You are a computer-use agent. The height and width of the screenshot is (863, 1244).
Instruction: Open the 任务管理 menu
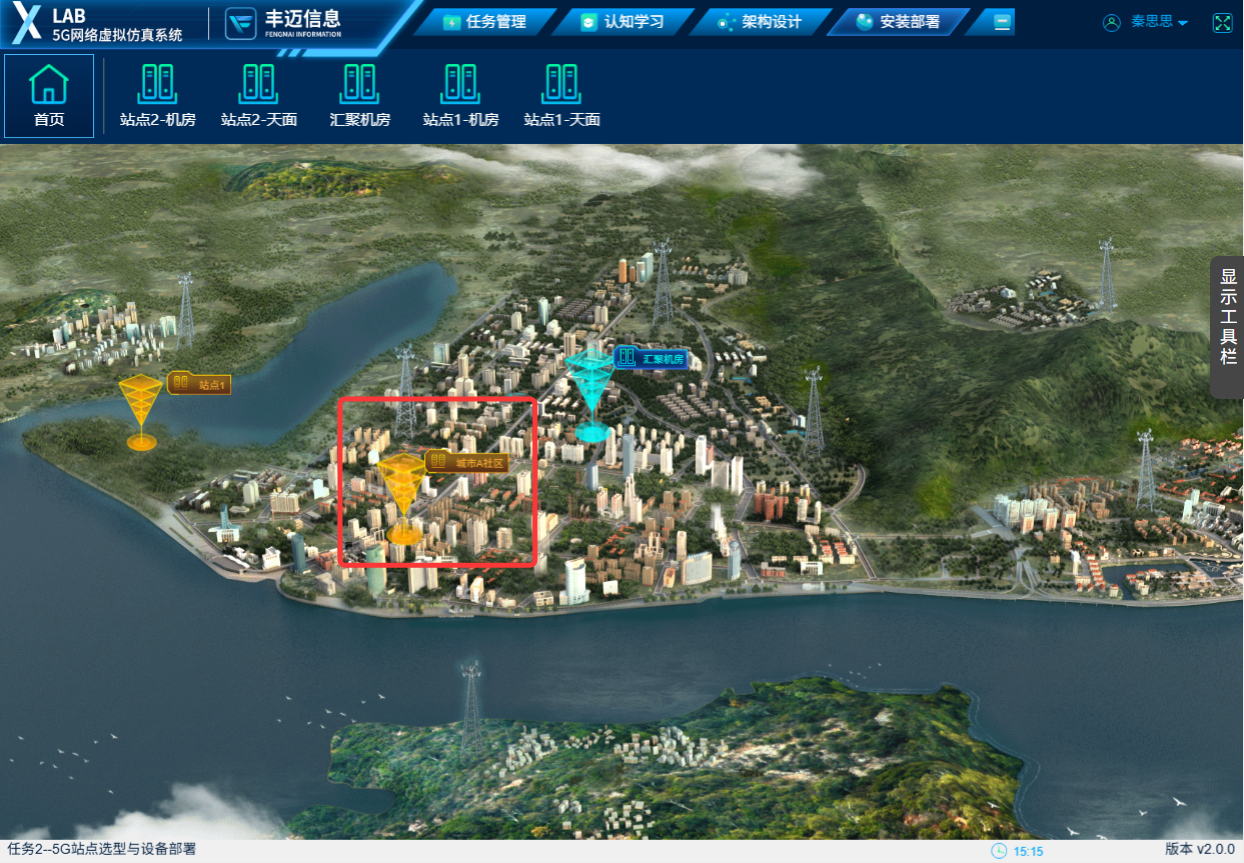(485, 22)
